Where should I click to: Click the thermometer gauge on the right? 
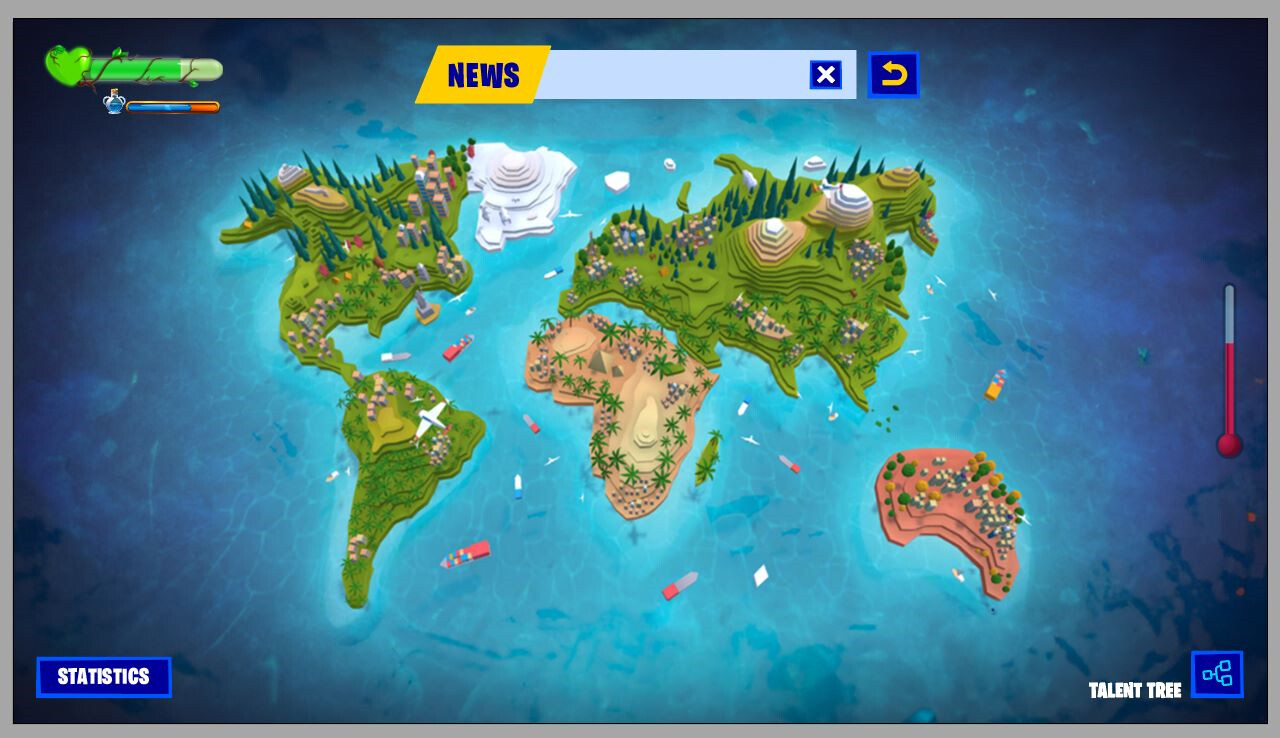[x=1229, y=370]
